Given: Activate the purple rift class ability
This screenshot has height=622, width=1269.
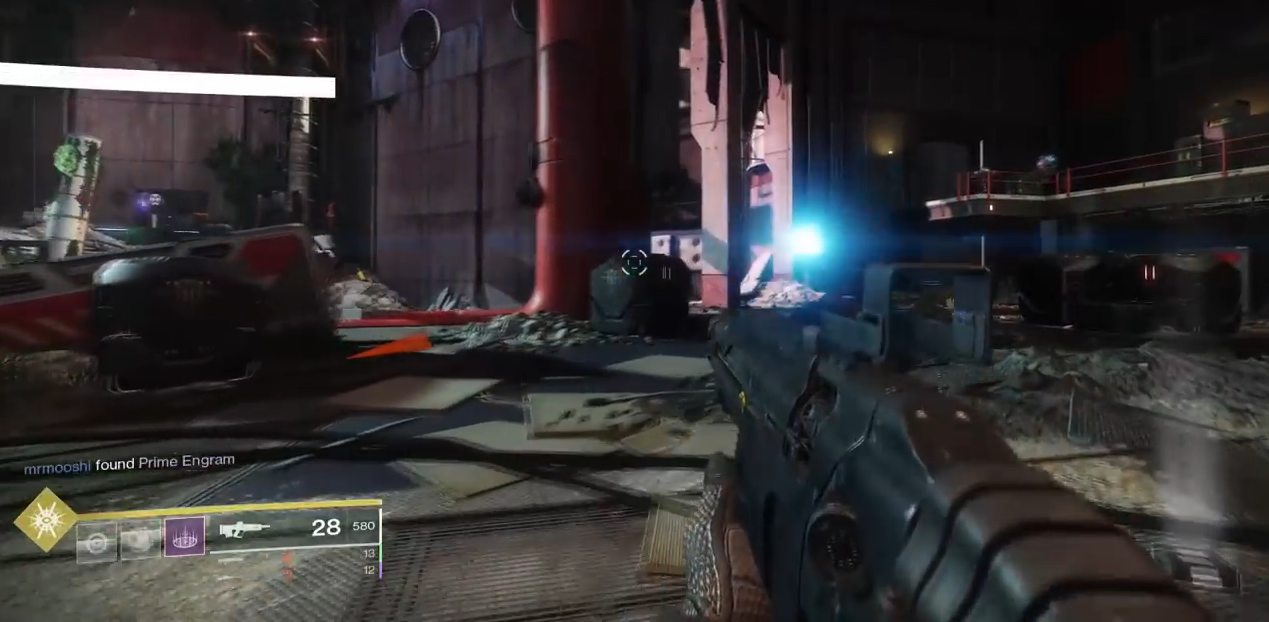Looking at the screenshot, I should click(185, 537).
